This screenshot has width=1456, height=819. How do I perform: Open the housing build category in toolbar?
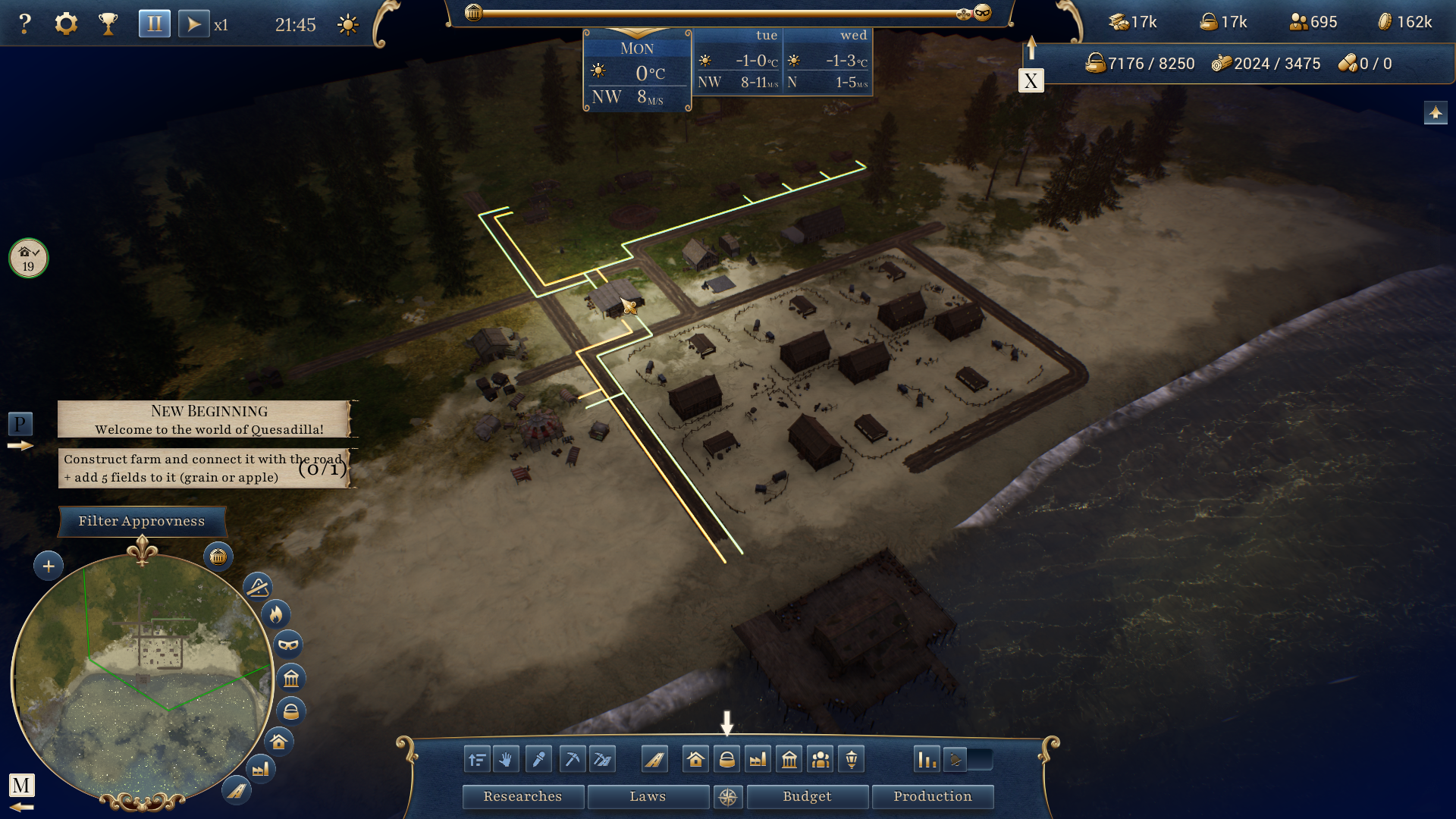(x=695, y=759)
